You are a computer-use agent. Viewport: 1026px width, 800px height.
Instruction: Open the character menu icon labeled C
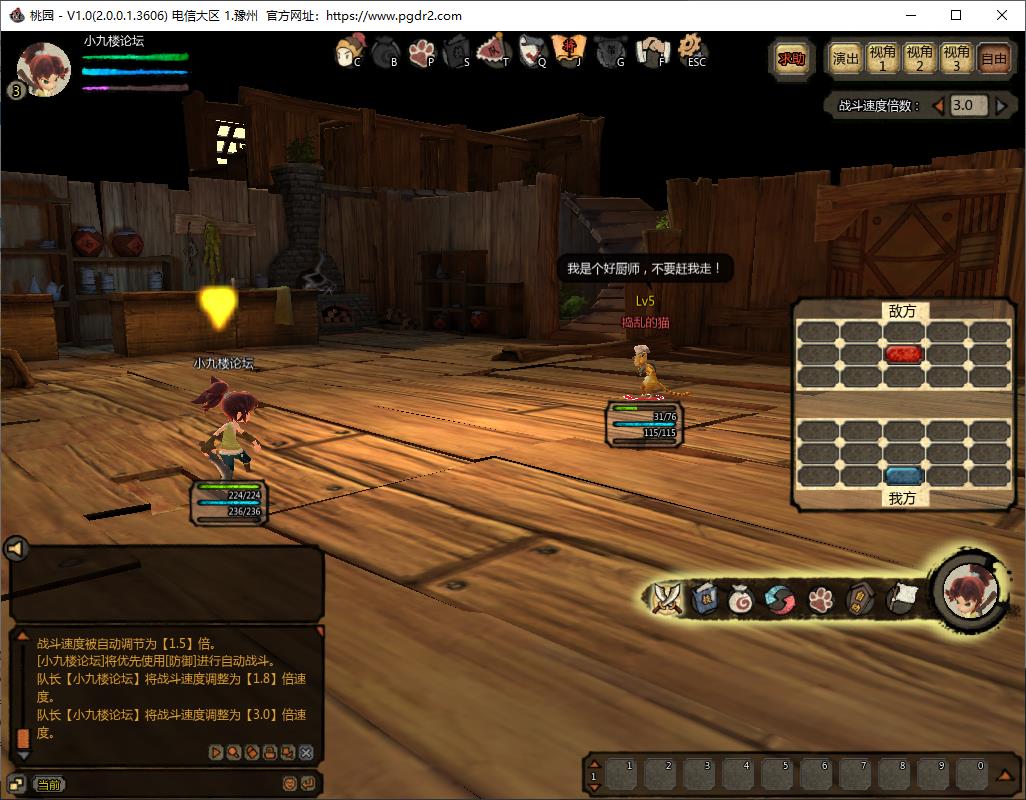pyautogui.click(x=349, y=50)
